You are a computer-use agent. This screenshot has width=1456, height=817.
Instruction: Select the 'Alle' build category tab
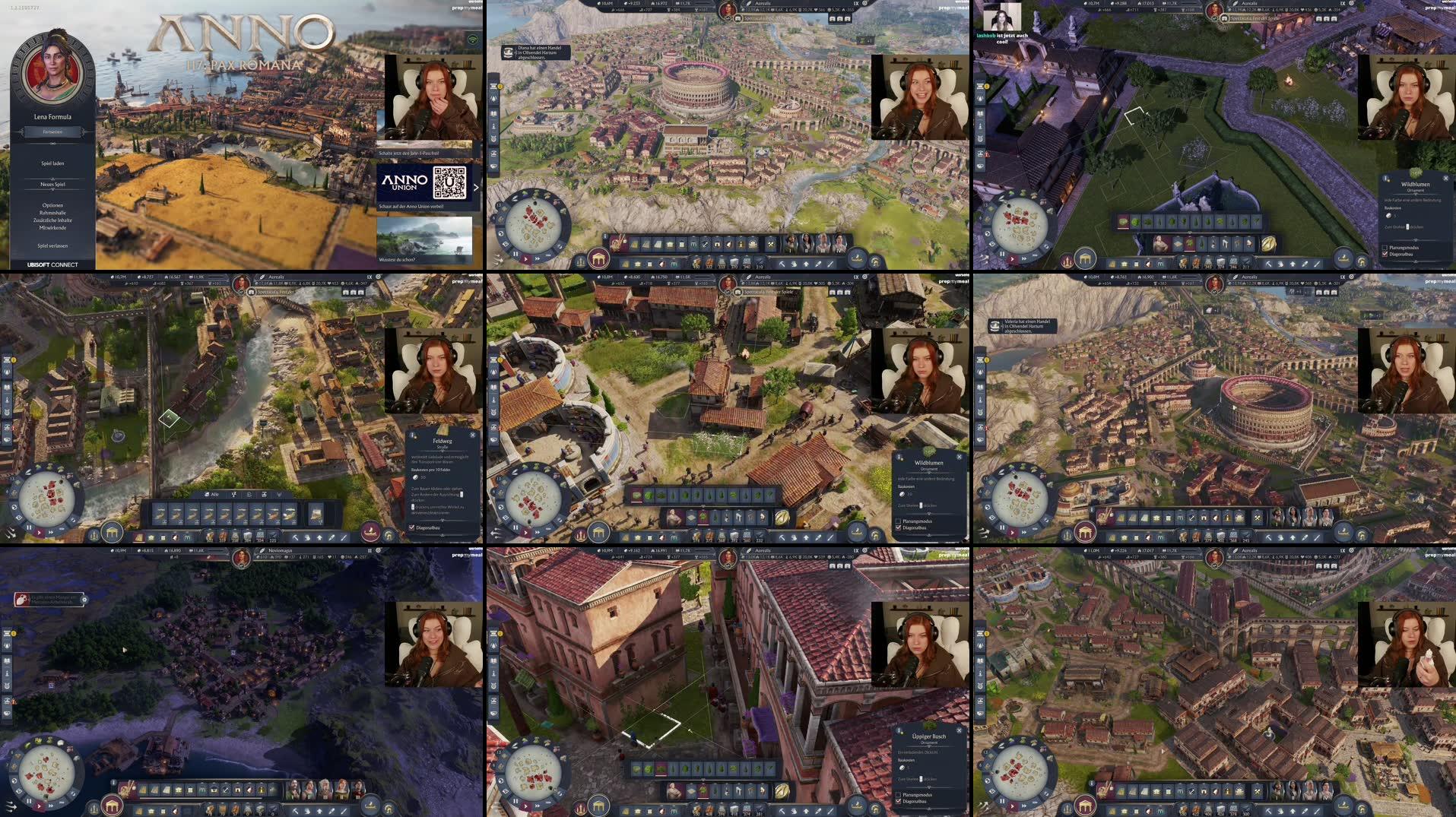pos(211,495)
